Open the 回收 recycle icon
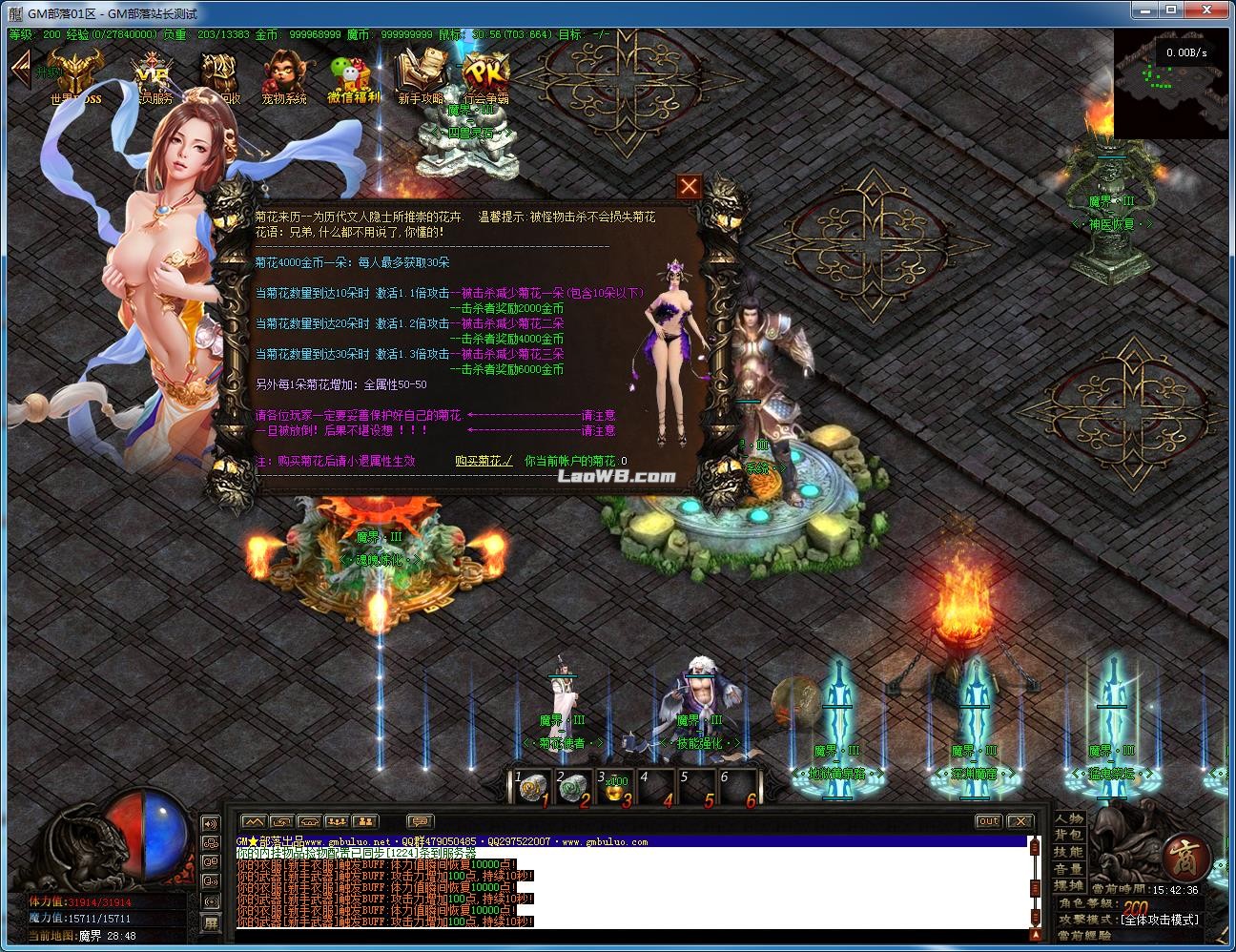The image size is (1236, 952). (x=218, y=76)
